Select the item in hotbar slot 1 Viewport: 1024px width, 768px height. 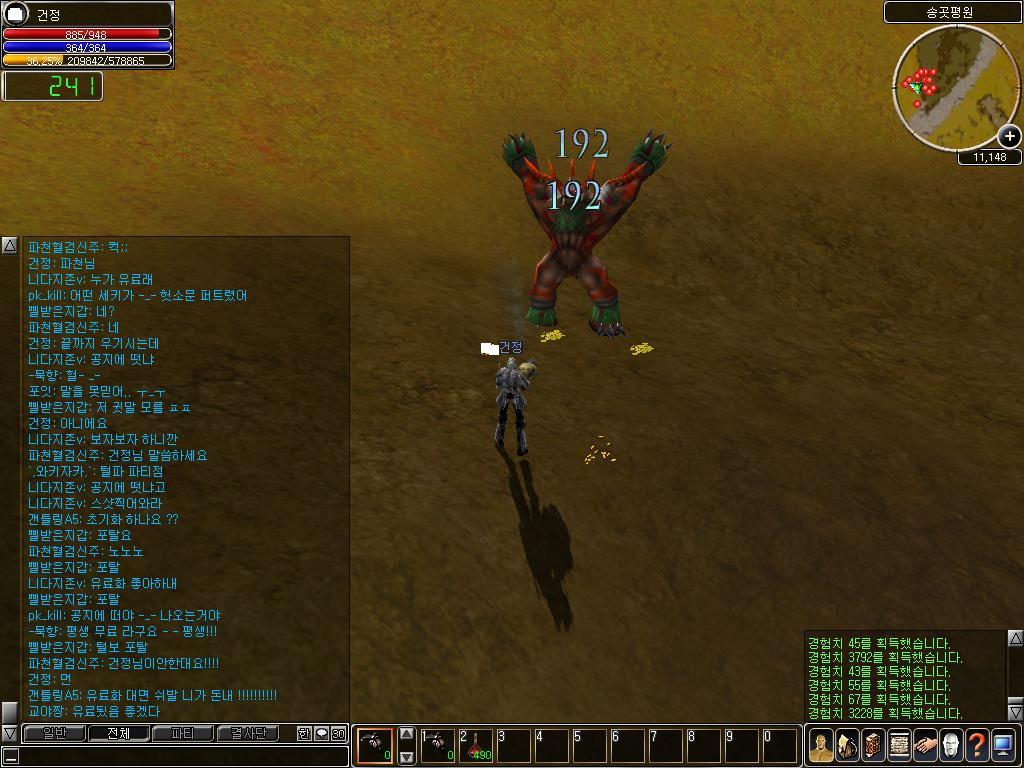tap(438, 746)
